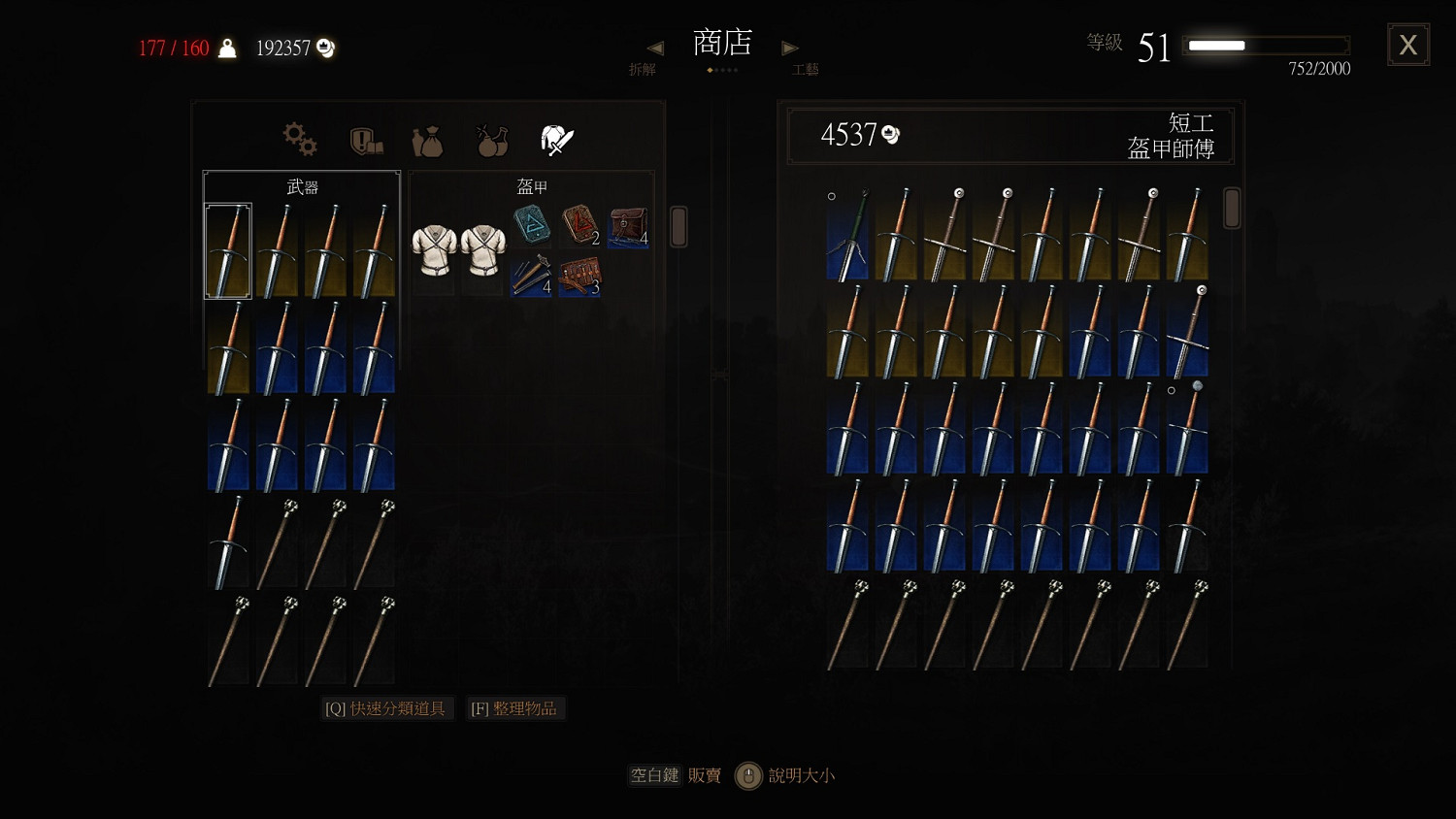1456x819 pixels.
Task: Switch to the 工藝 tab
Action: [805, 69]
